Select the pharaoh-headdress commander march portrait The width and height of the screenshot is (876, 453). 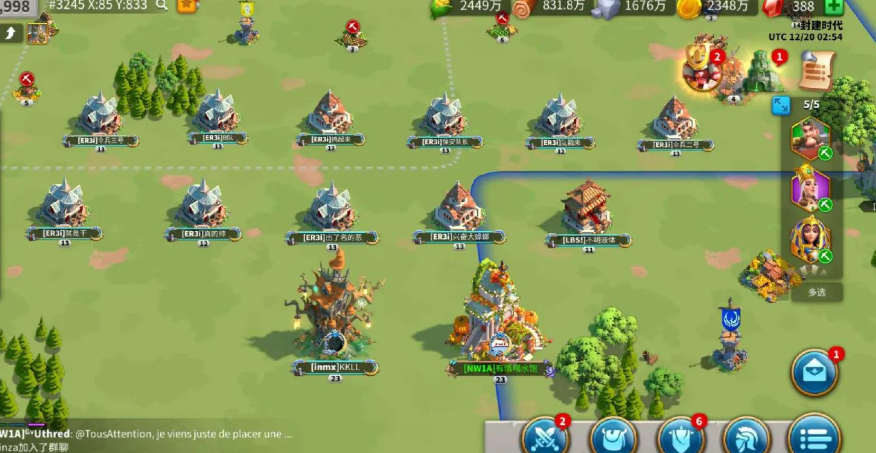810,240
